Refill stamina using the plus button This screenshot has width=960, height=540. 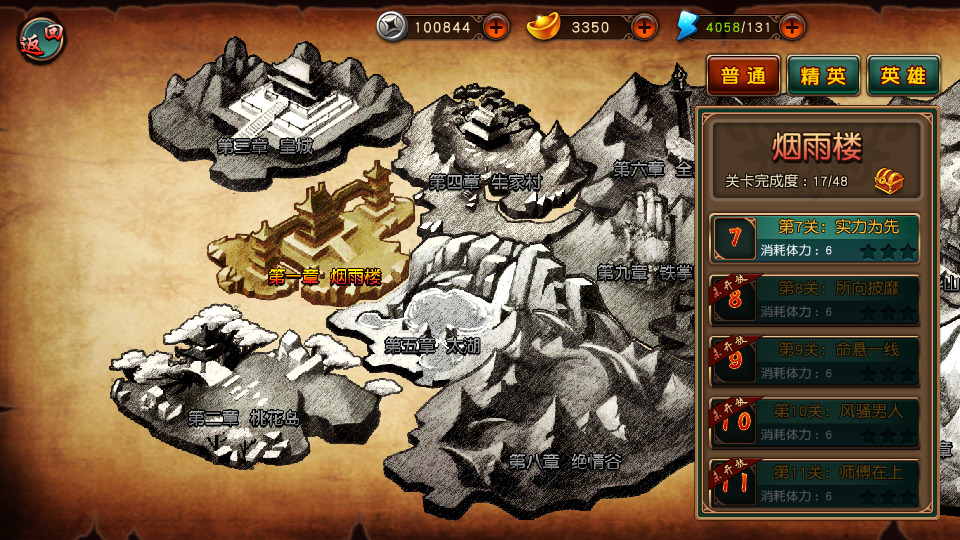click(791, 27)
